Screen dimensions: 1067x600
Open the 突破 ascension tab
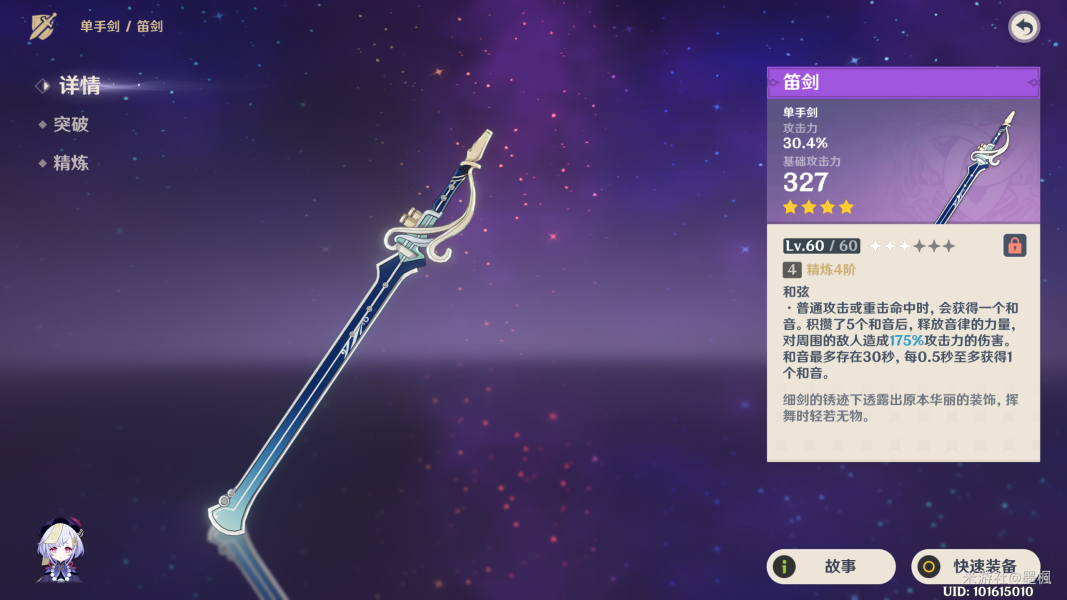coord(70,125)
